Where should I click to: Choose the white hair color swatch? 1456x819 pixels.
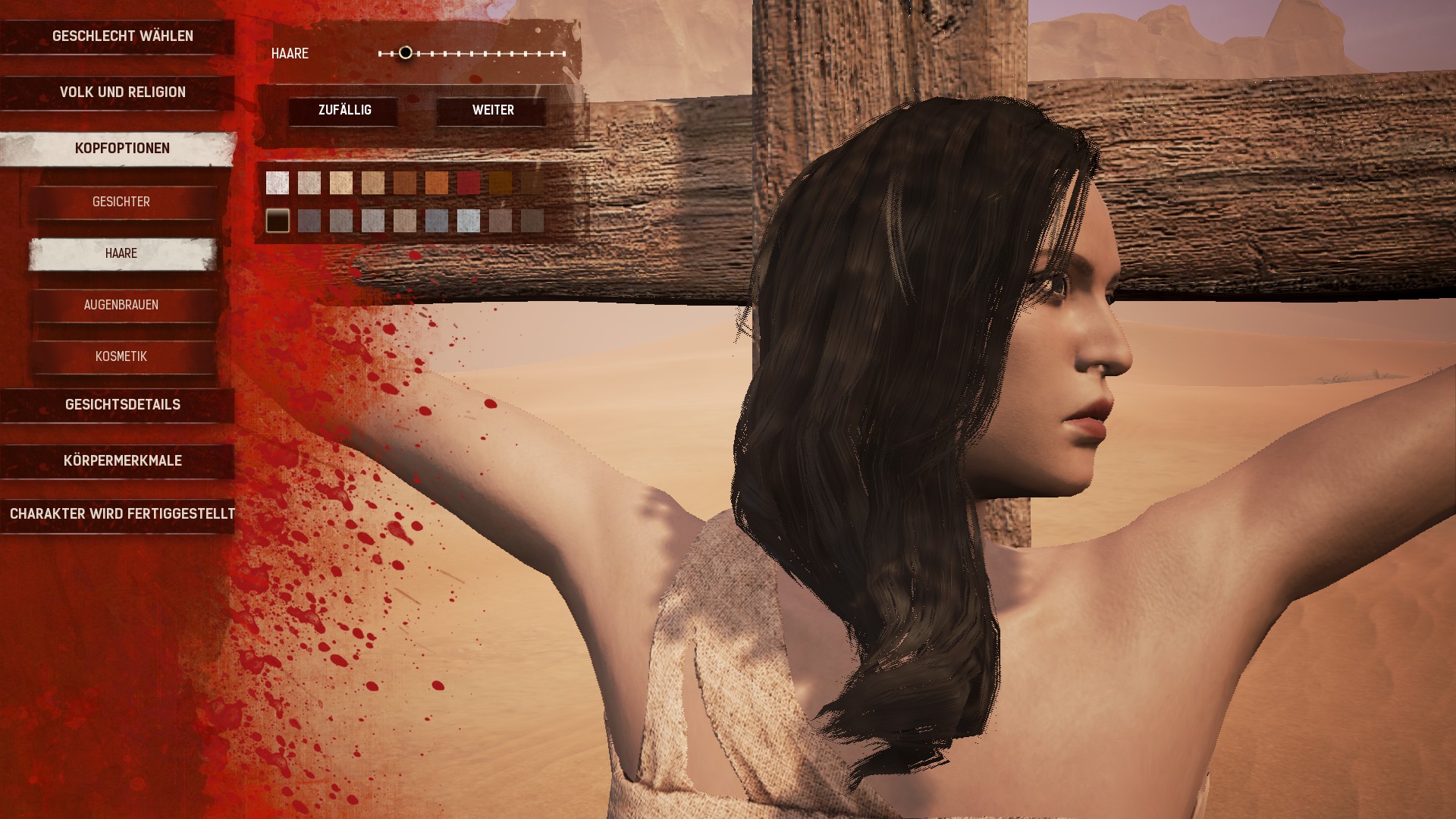point(278,183)
